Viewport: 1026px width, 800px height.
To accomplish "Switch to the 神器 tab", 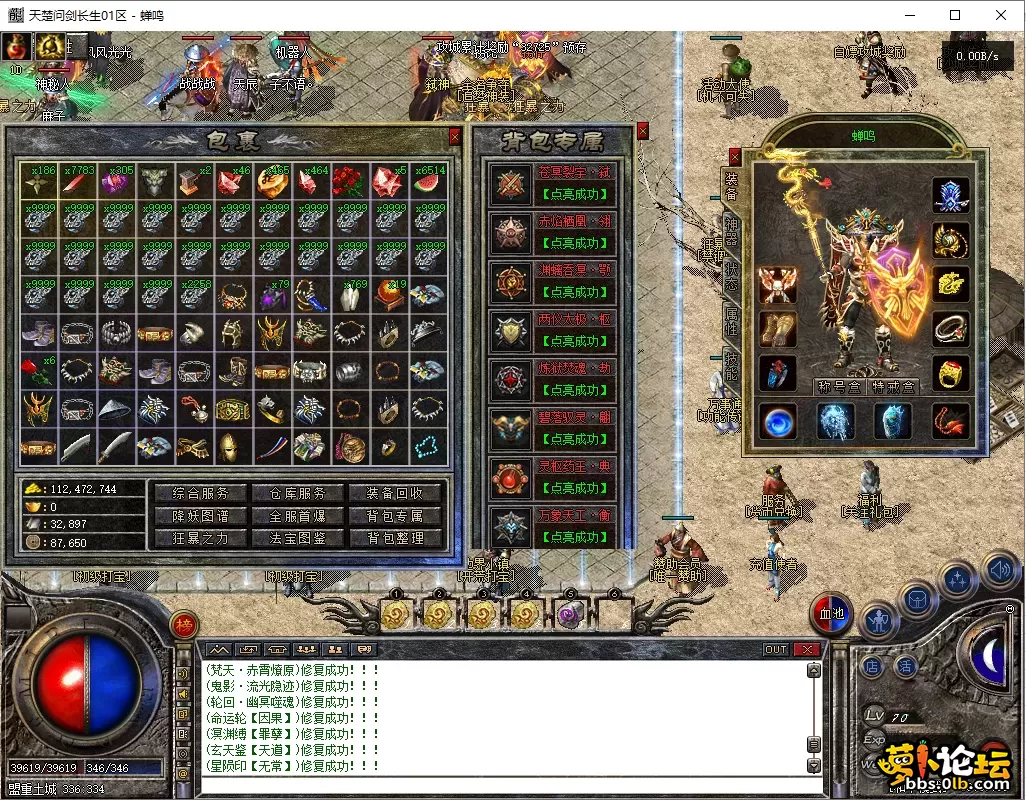I will [x=731, y=232].
